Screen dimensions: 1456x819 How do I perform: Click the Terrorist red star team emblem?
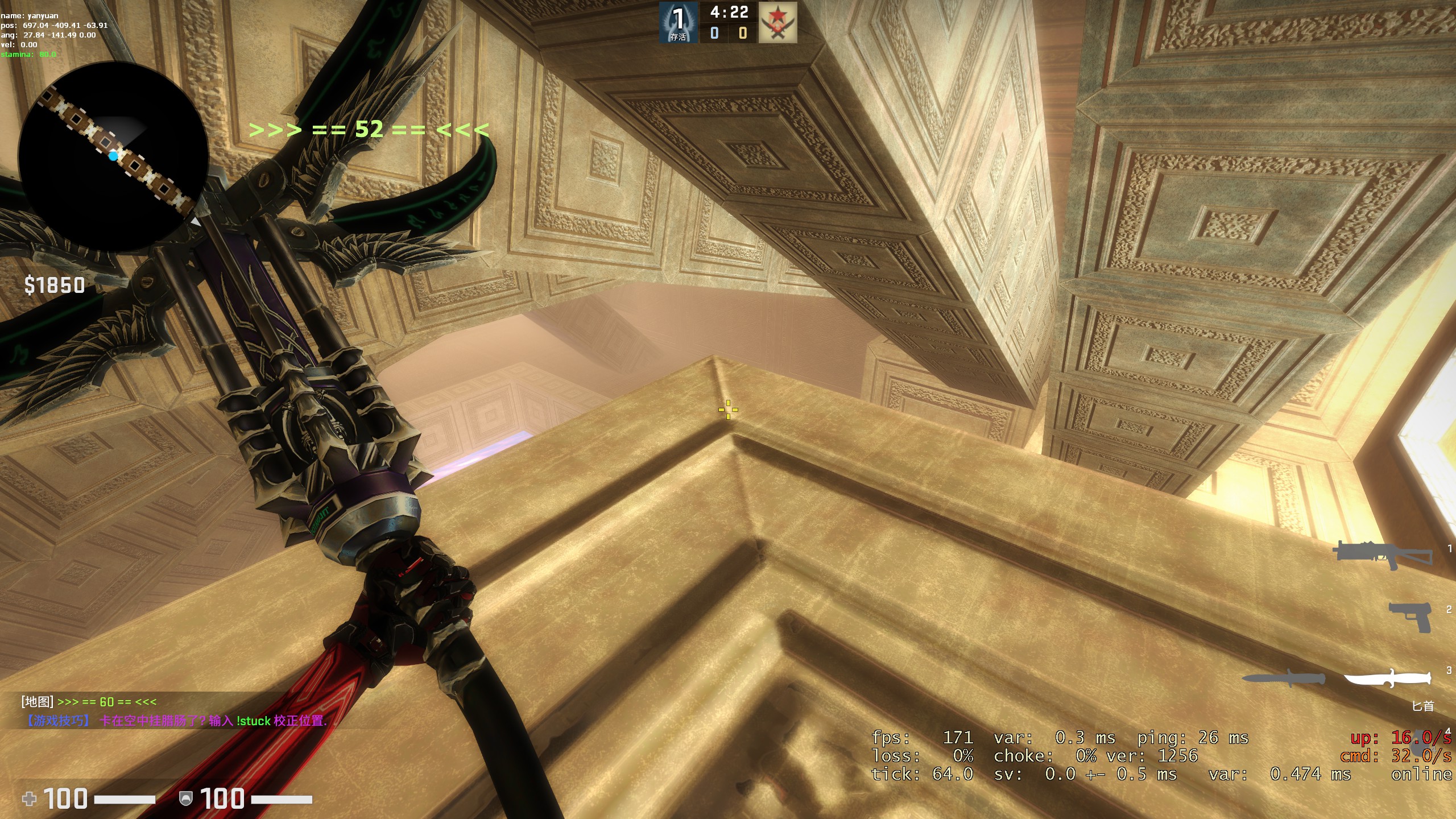coord(778,22)
